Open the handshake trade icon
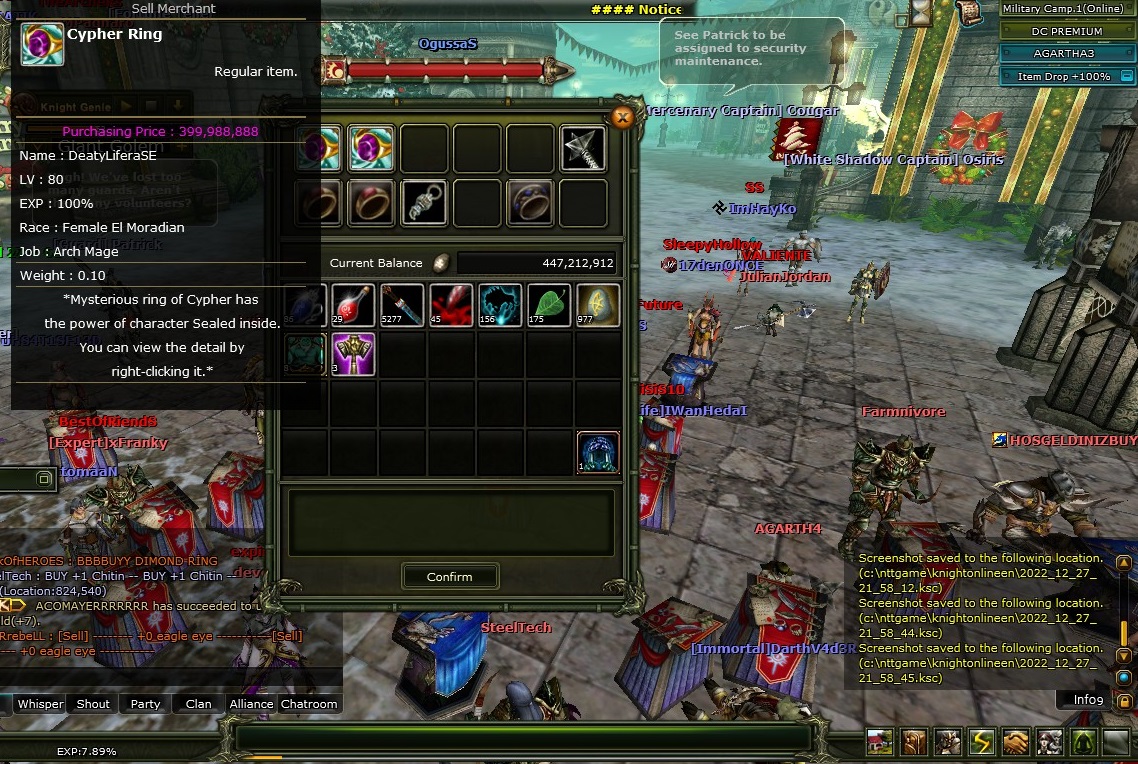This screenshot has height=764, width=1138. pos(1016,742)
